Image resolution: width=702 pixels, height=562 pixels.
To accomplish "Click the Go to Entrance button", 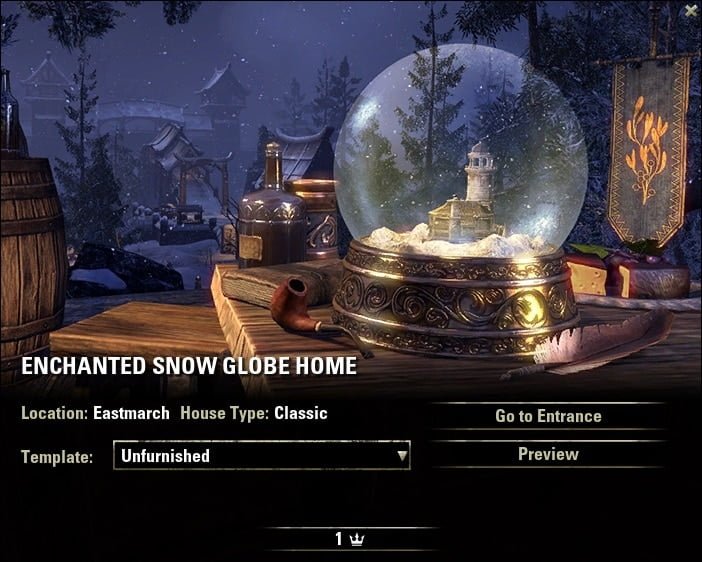I will point(548,416).
